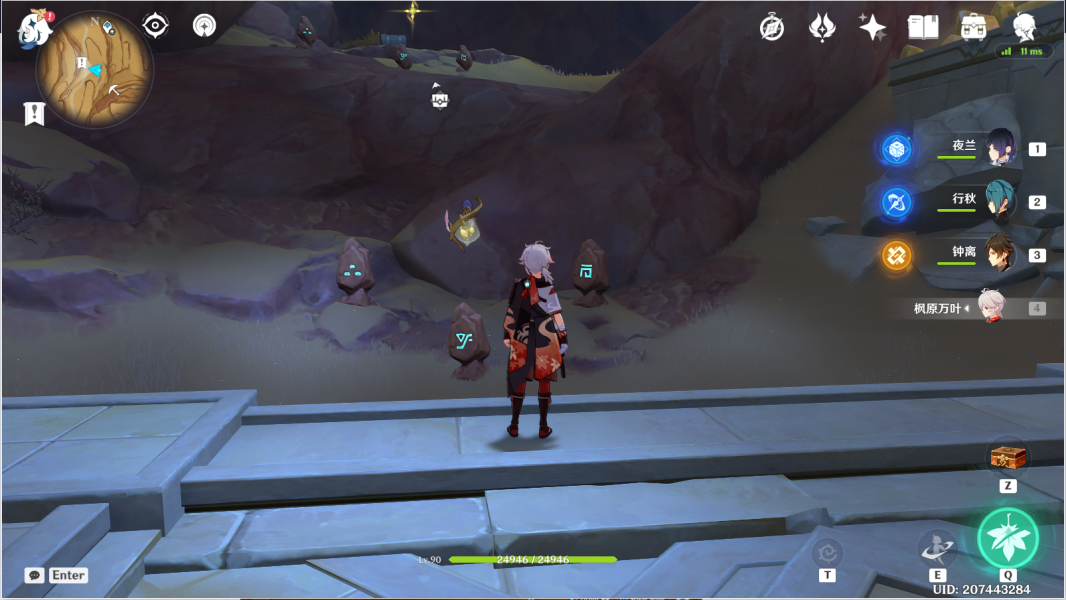Screen dimensions: 1066x600
Task: Open the character screen head icon
Action: pyautogui.click(x=1024, y=27)
